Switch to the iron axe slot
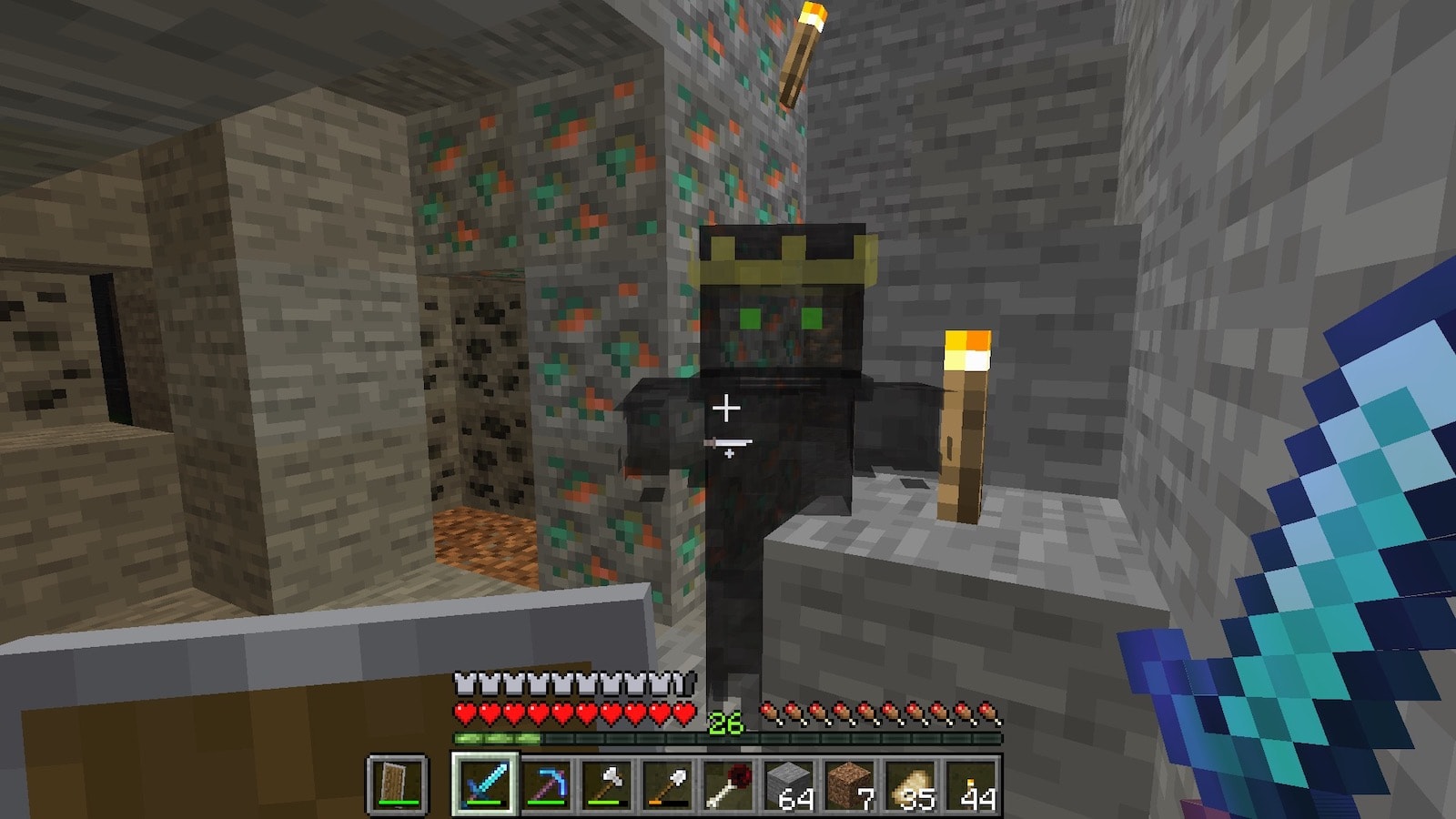The width and height of the screenshot is (1456, 819). 607,784
